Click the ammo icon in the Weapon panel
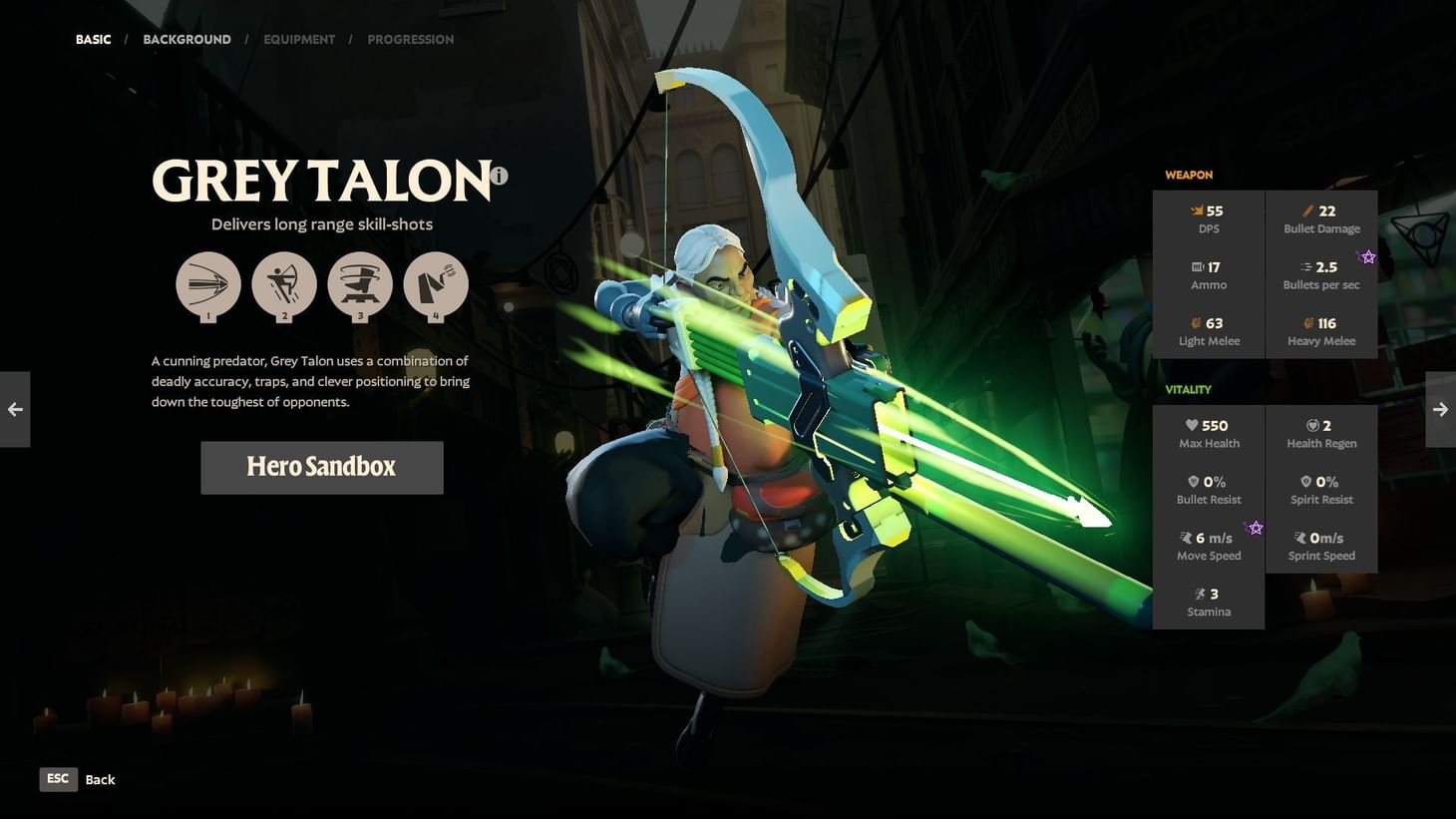The image size is (1456, 819). (1196, 266)
